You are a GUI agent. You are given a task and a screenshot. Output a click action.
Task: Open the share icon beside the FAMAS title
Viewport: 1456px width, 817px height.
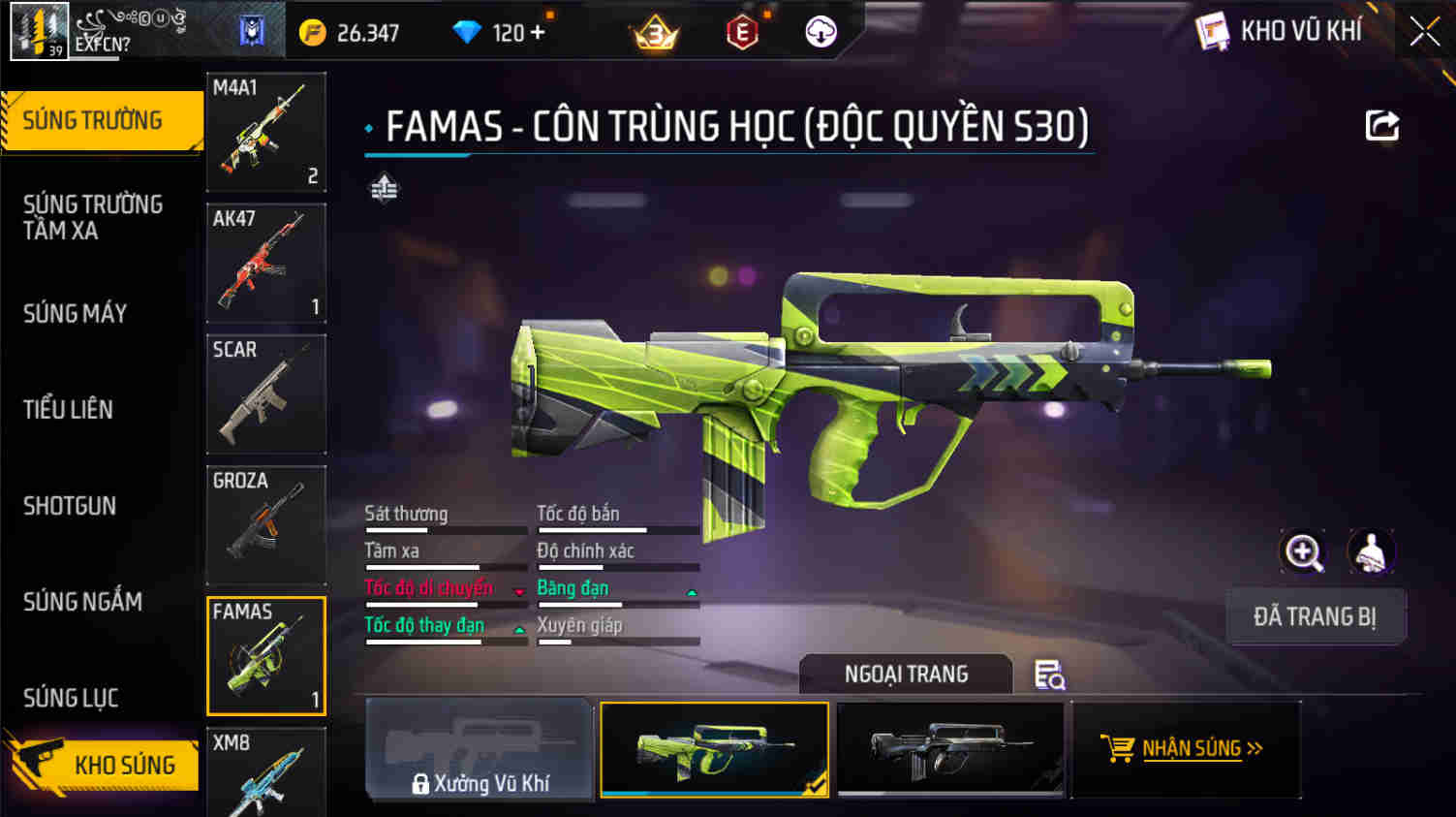coord(1382,125)
